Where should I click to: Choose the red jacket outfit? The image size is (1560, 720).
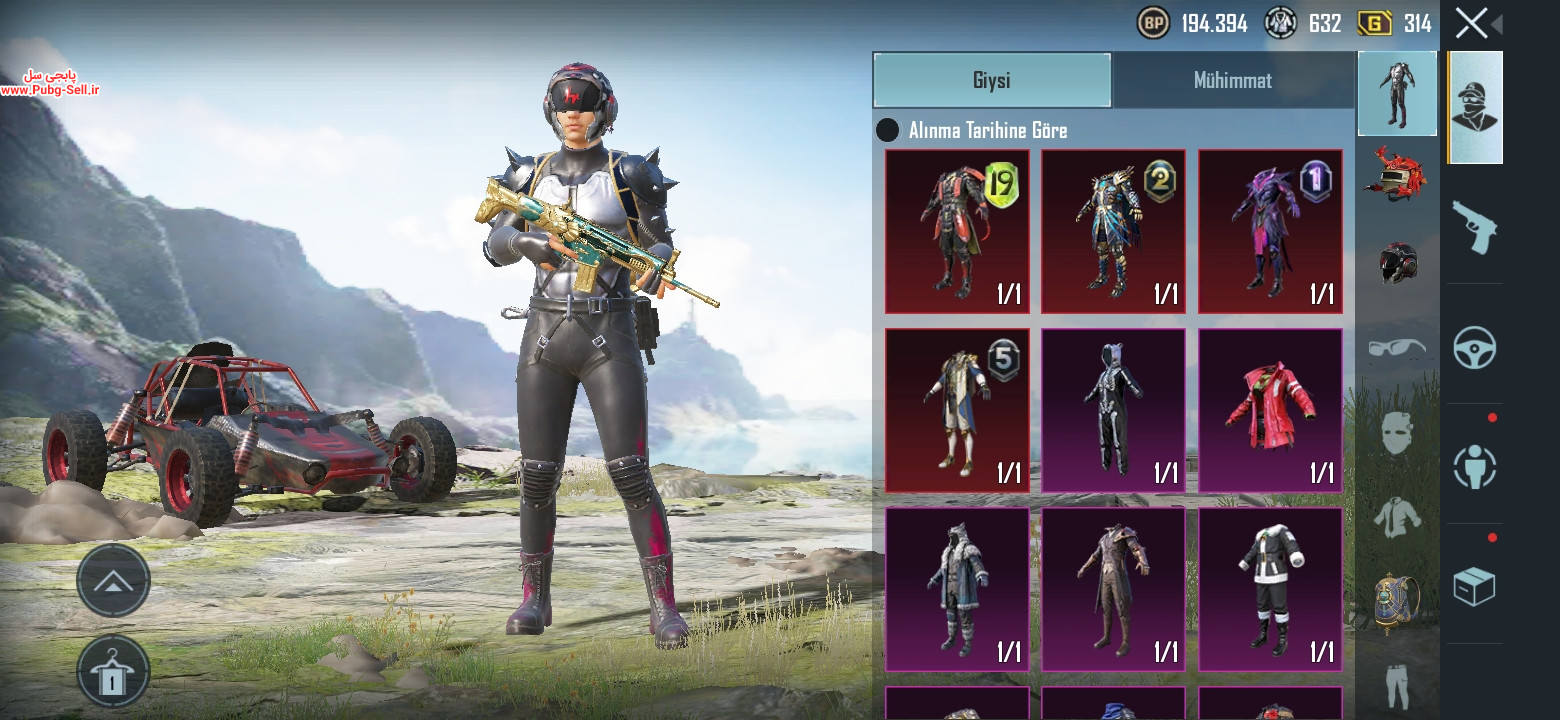click(1270, 410)
